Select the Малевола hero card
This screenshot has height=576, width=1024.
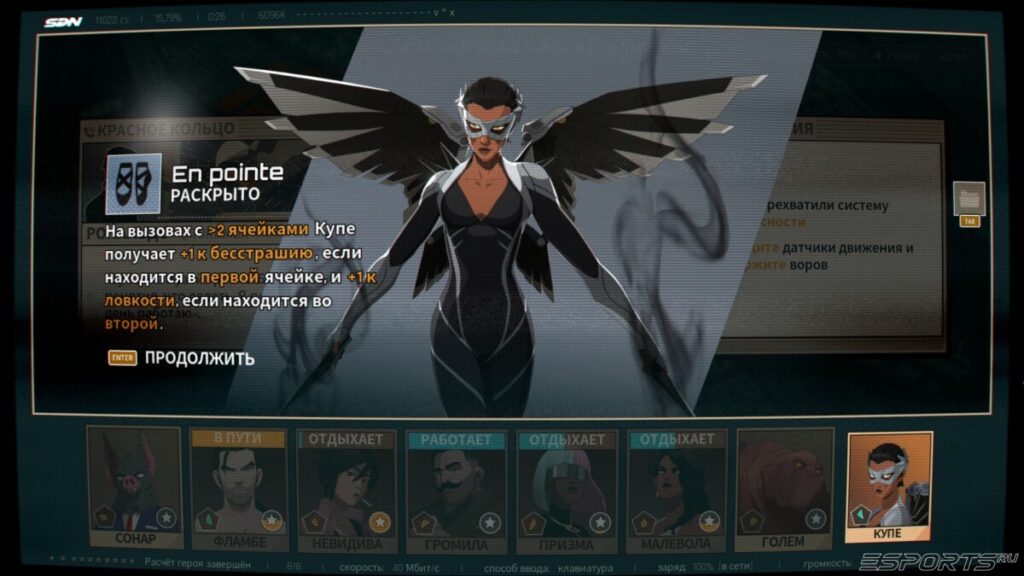pyautogui.click(x=676, y=490)
